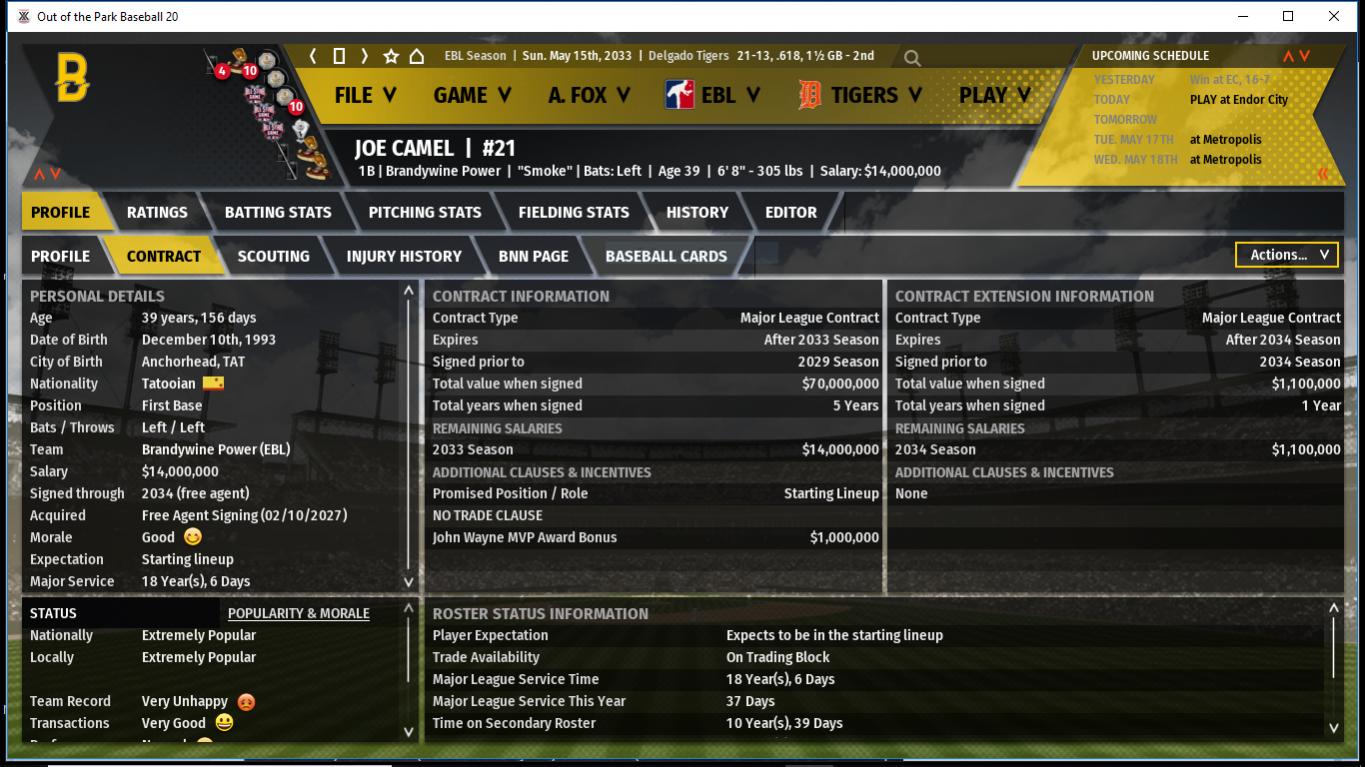Screen dimensions: 1365x767
Task: Click the search magnifier icon
Action: 912,58
